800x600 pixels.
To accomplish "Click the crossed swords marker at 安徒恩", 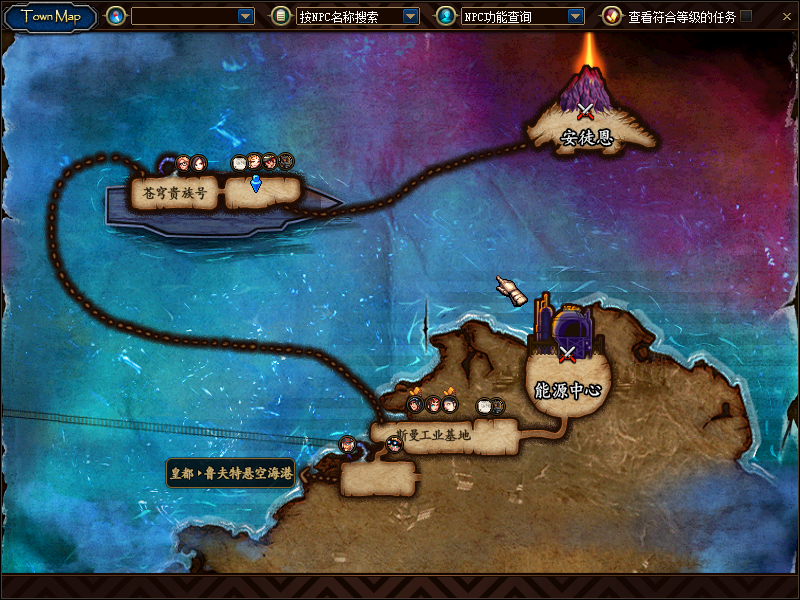I will [586, 111].
